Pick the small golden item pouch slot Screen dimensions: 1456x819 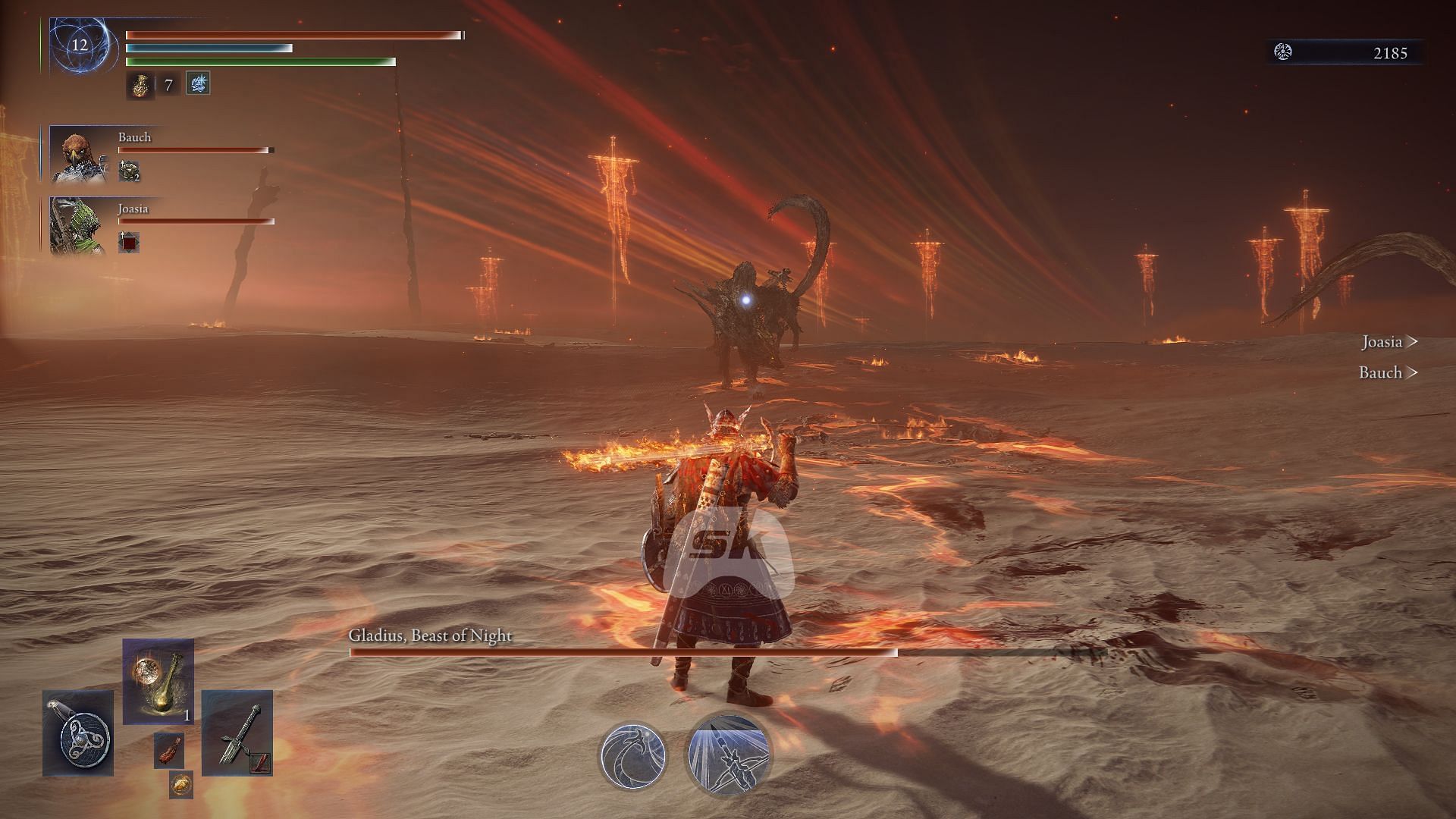tap(180, 784)
